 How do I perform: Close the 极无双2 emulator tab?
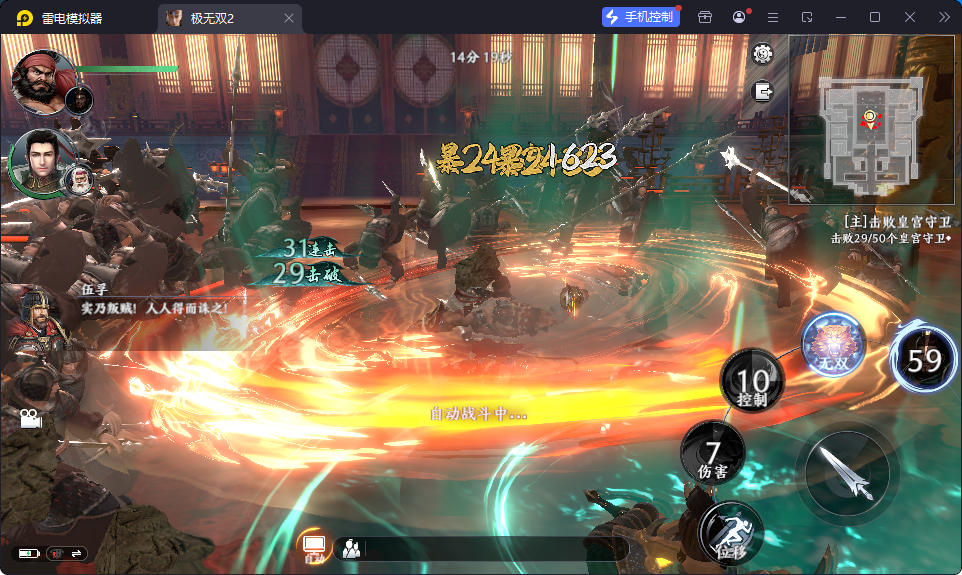(x=289, y=18)
